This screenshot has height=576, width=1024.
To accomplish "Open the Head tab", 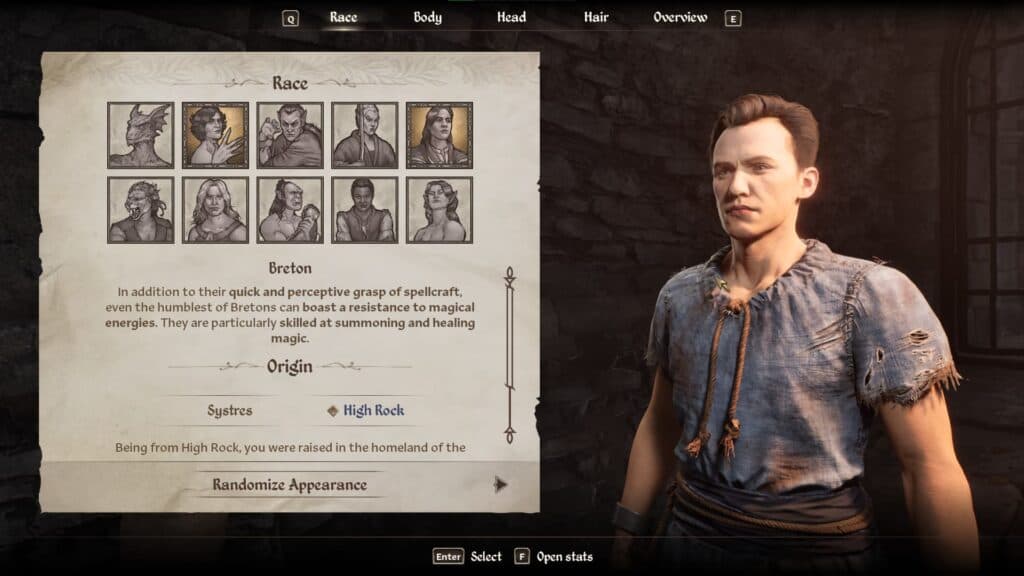I will [512, 17].
